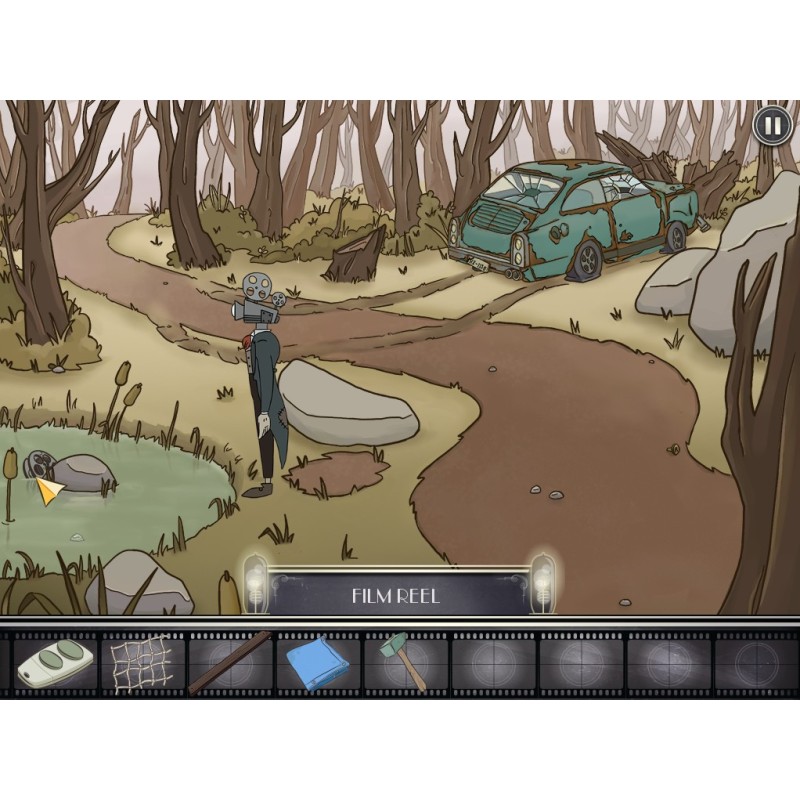800x800 pixels.
Task: Choose the wooden stick from the inventory
Action: pos(230,662)
